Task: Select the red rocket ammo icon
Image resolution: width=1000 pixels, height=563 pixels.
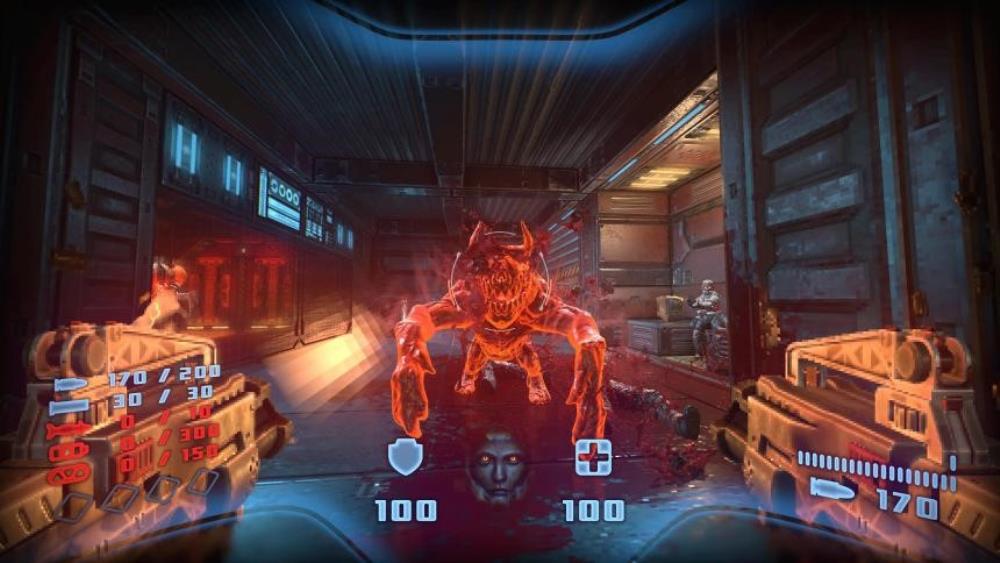Action: coord(70,430)
